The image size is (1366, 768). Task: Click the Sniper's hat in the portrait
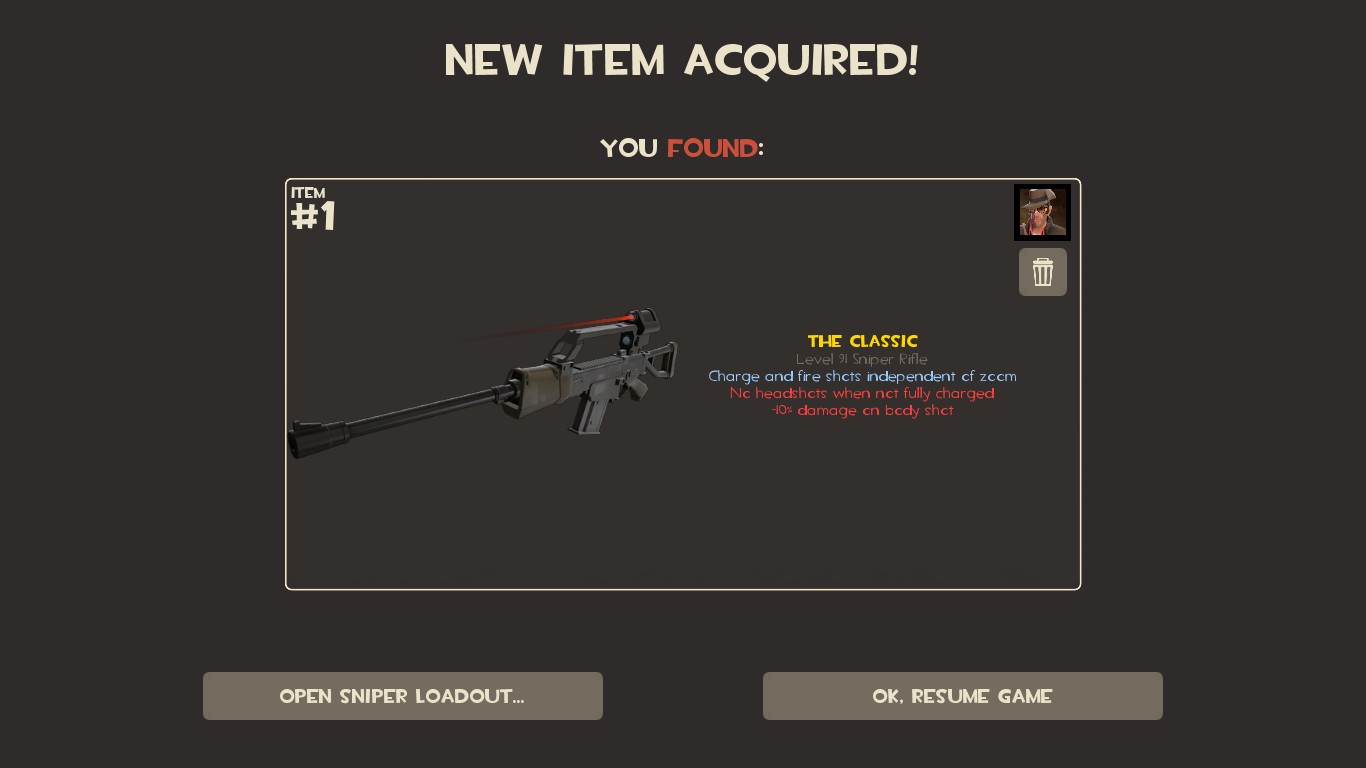click(1040, 196)
